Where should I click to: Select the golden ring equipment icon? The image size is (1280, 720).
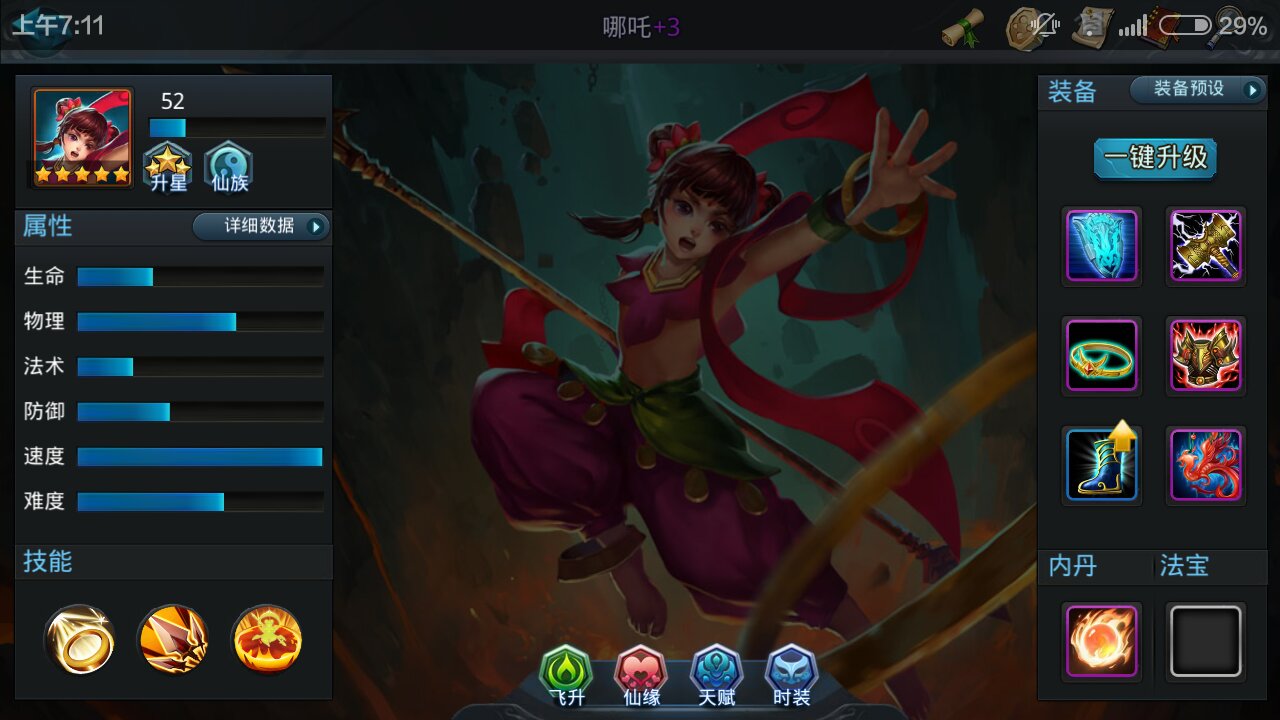click(1101, 356)
